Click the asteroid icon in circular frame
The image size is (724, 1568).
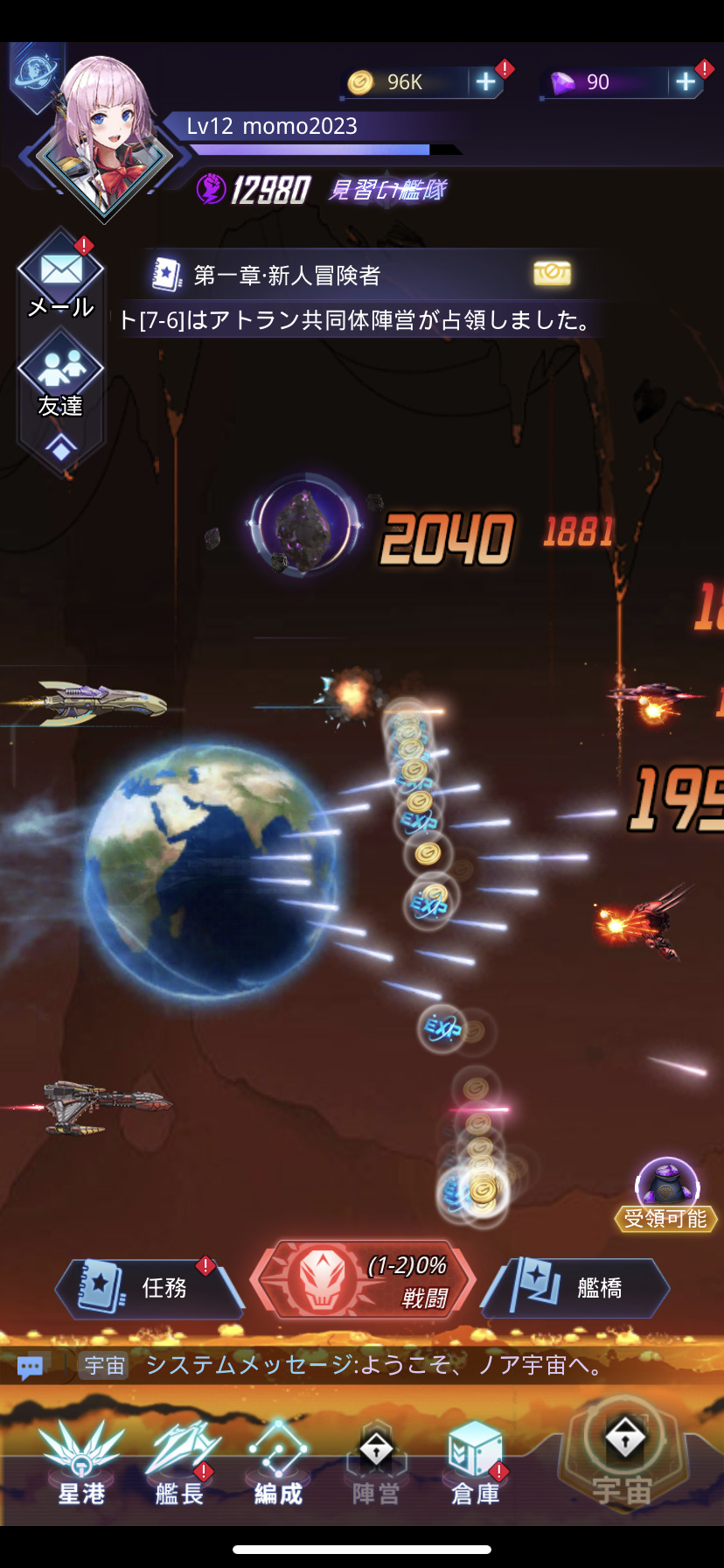click(x=304, y=525)
